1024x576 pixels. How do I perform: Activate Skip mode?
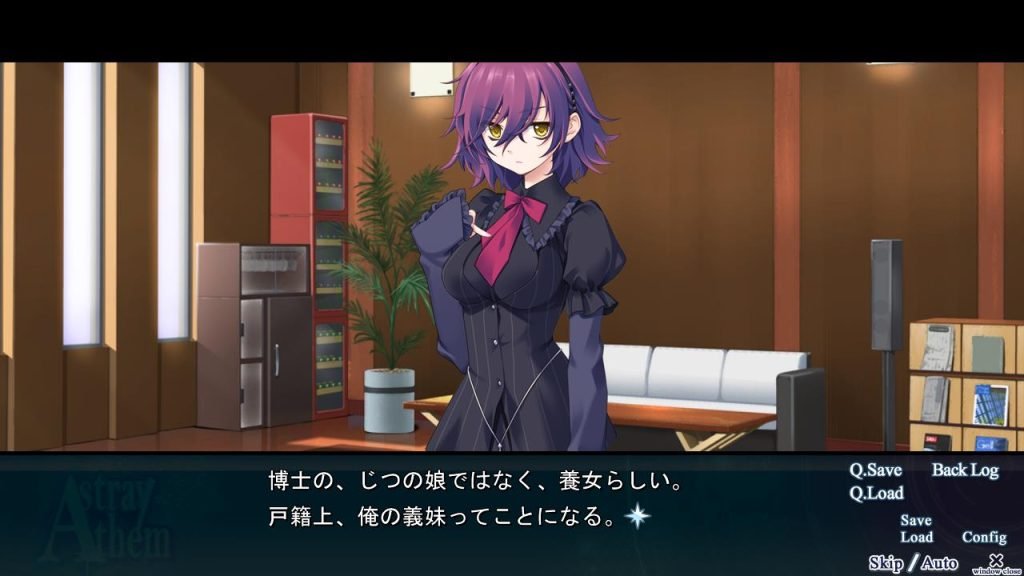tap(885, 563)
